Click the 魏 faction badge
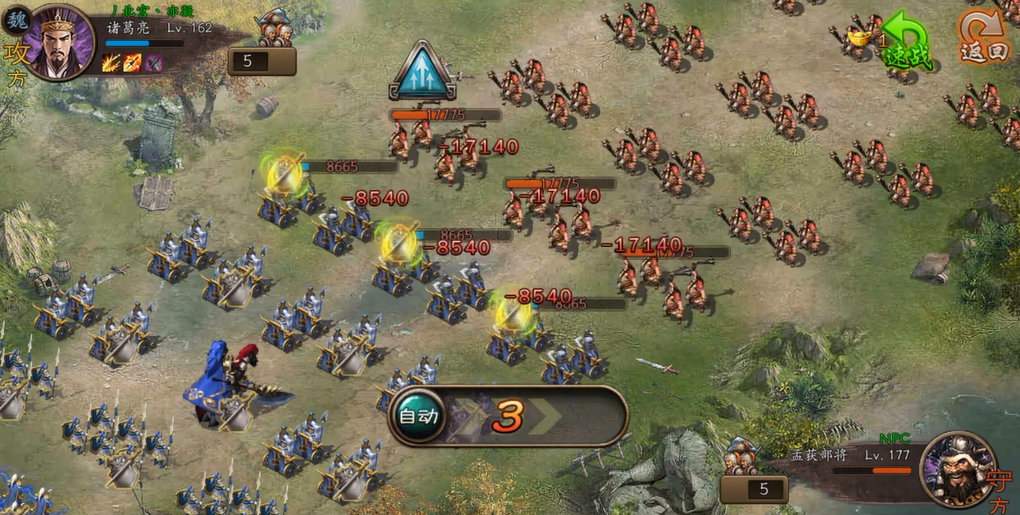Image resolution: width=1020 pixels, height=515 pixels. (18, 19)
